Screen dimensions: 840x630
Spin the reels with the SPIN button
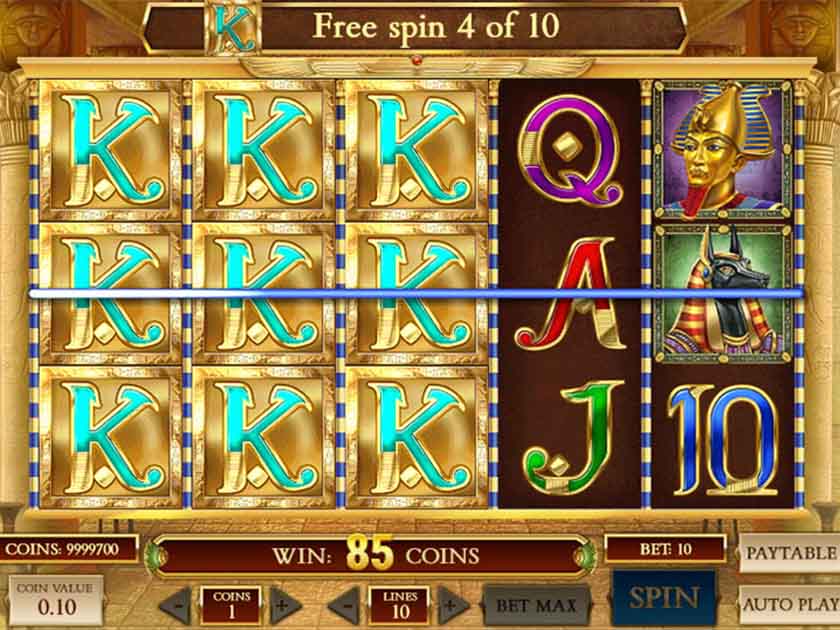663,598
